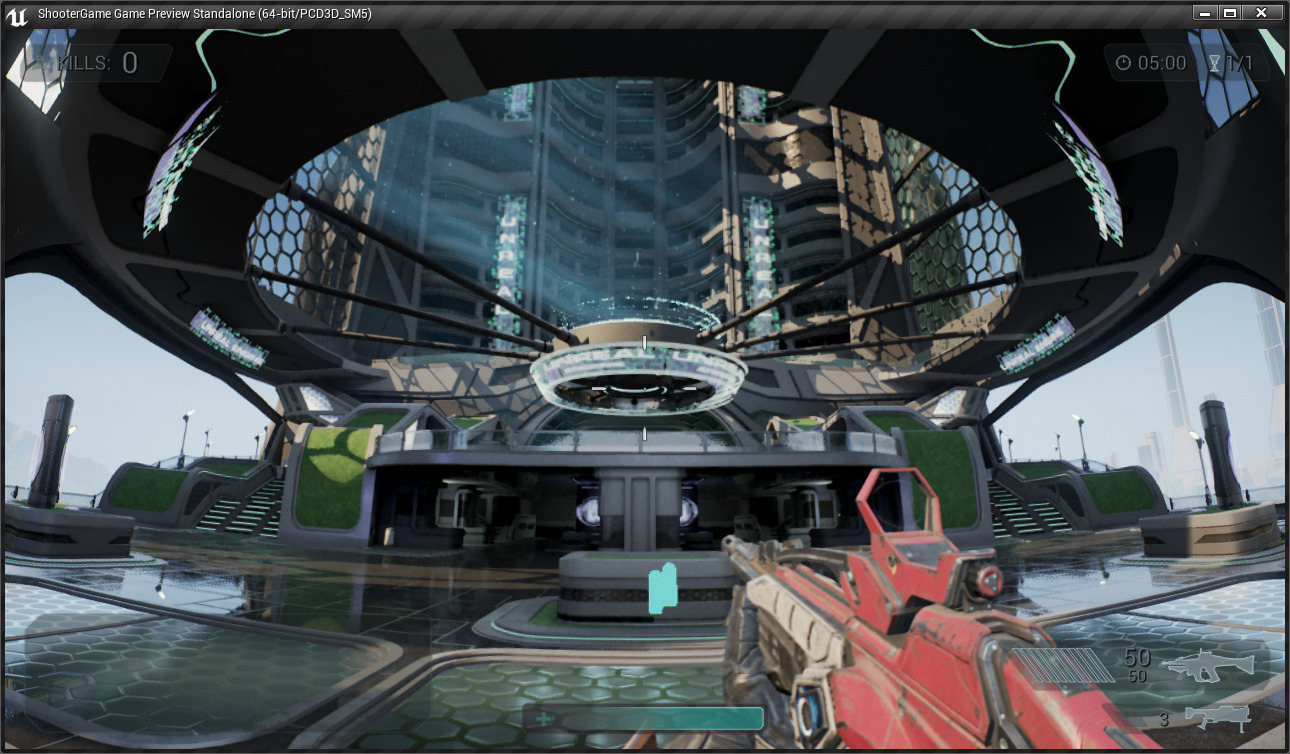Click the 3 rockets ammo count

point(1164,719)
